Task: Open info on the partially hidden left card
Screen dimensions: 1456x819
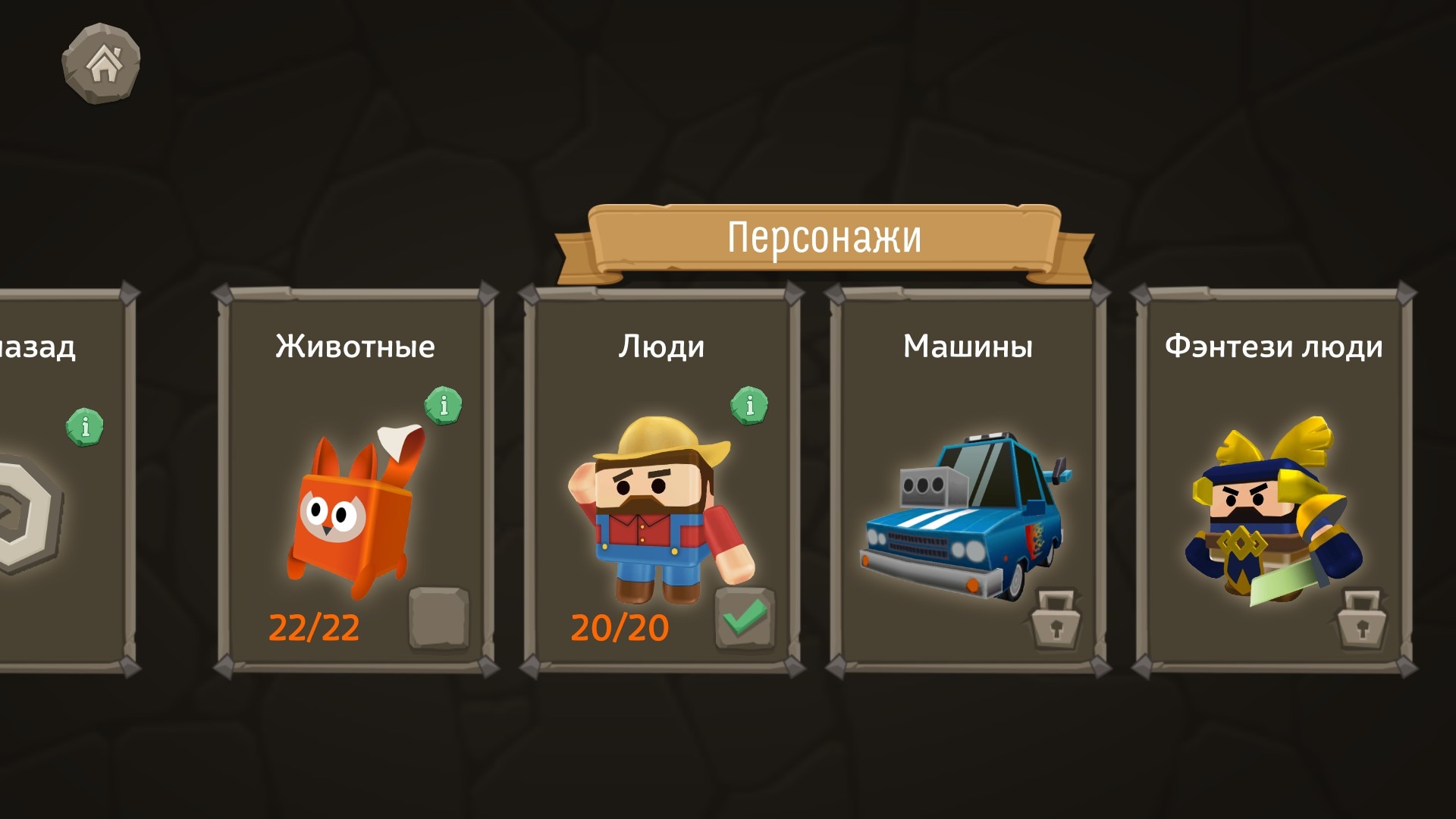Action: [x=85, y=426]
